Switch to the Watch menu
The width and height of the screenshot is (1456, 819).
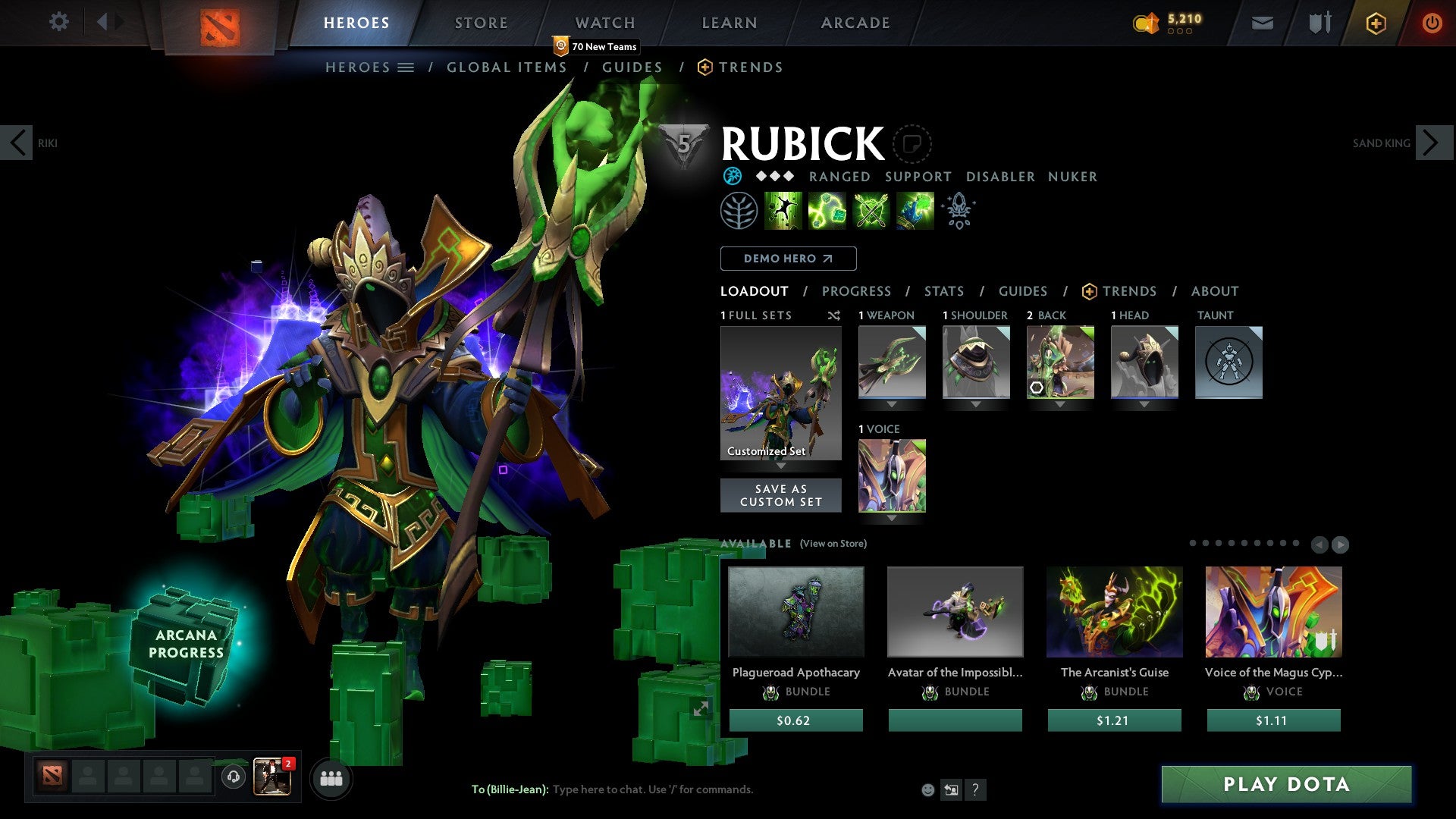pos(604,23)
